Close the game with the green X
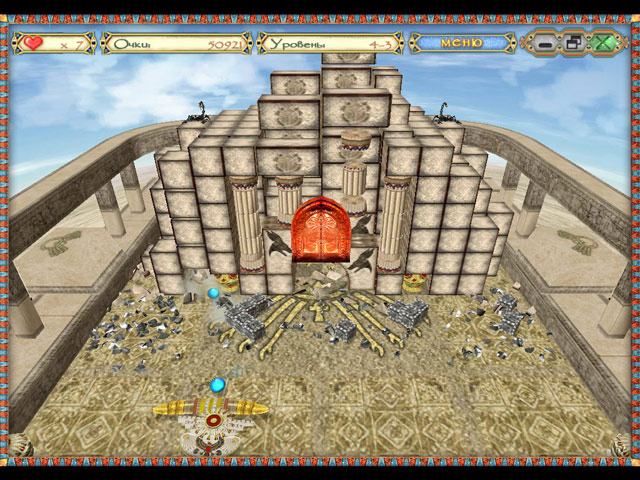This screenshot has width=640, height=480. (x=603, y=43)
